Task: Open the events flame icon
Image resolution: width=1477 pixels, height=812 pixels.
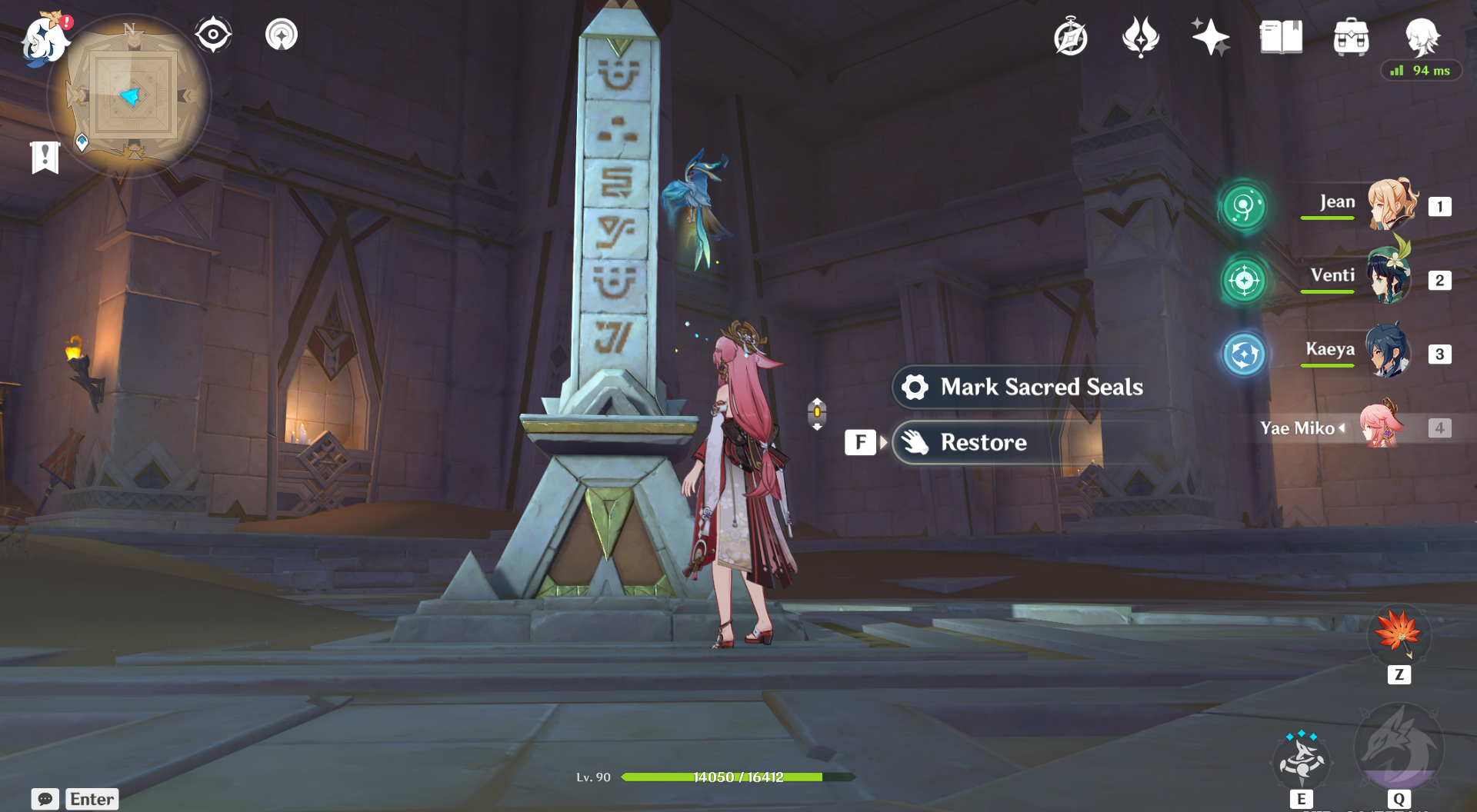Action: (1140, 37)
